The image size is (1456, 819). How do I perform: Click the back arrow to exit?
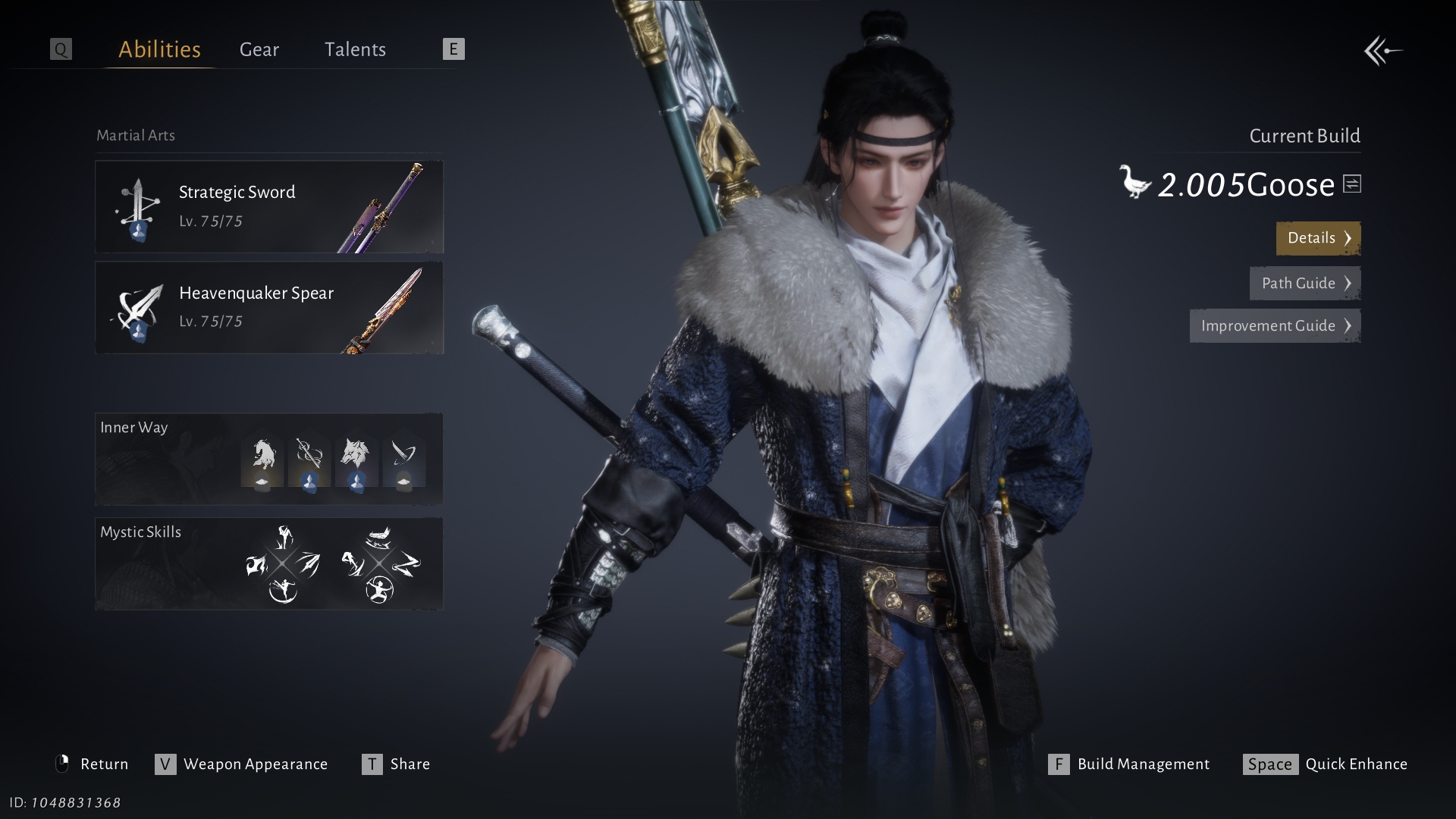(x=1383, y=52)
